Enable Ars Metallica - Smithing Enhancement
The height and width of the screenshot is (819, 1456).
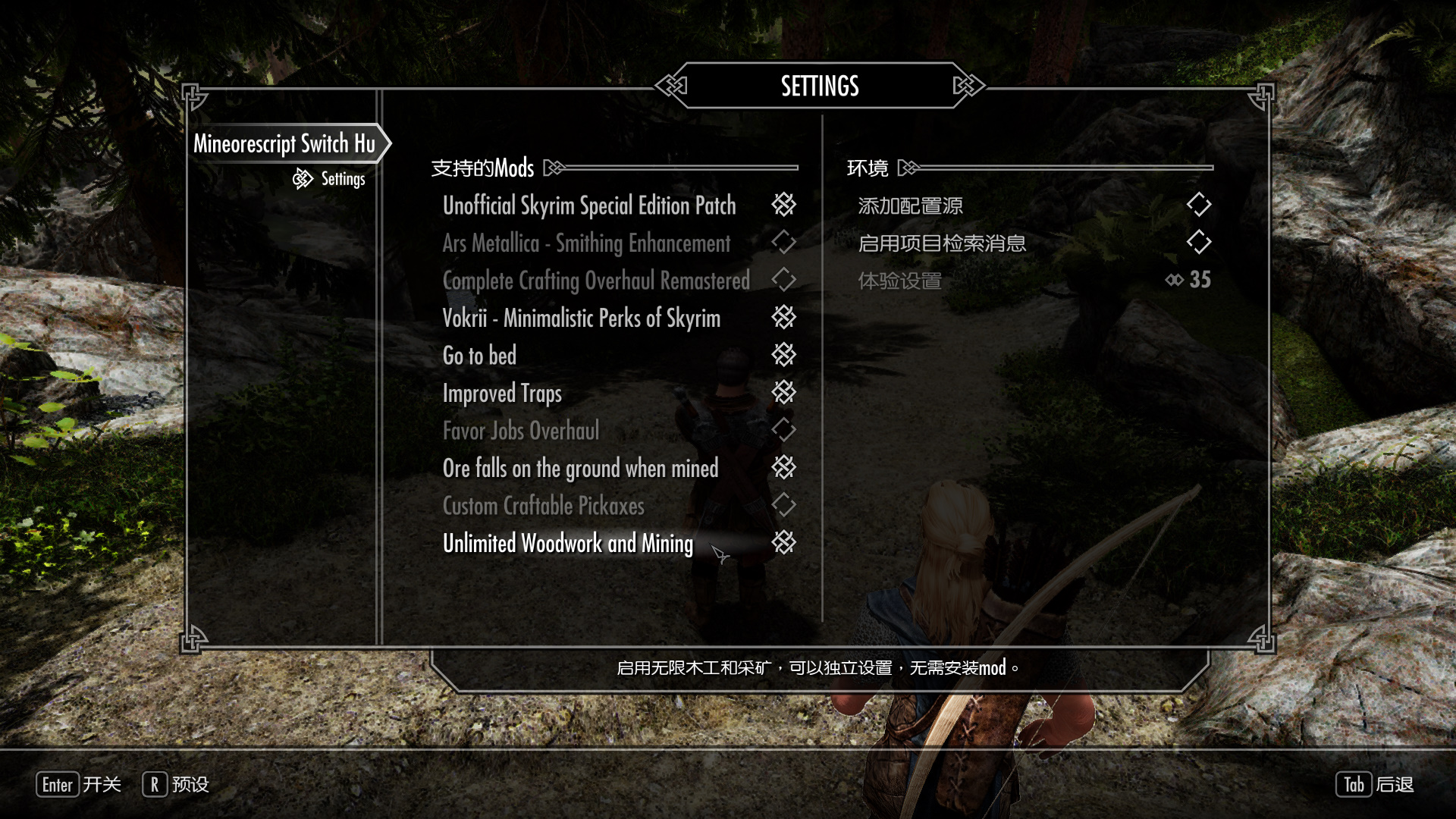[x=783, y=243]
